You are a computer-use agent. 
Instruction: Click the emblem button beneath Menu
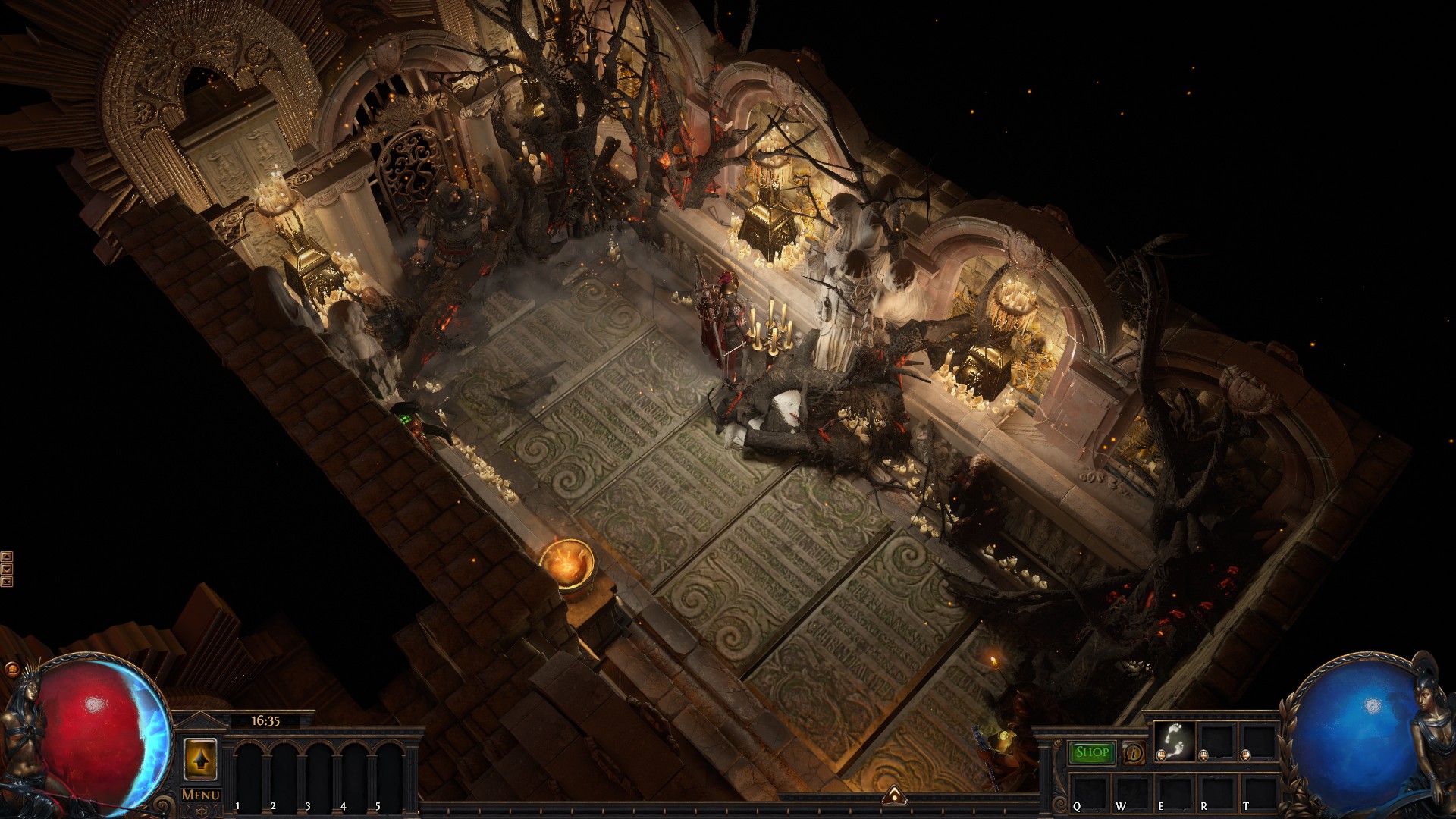click(201, 811)
